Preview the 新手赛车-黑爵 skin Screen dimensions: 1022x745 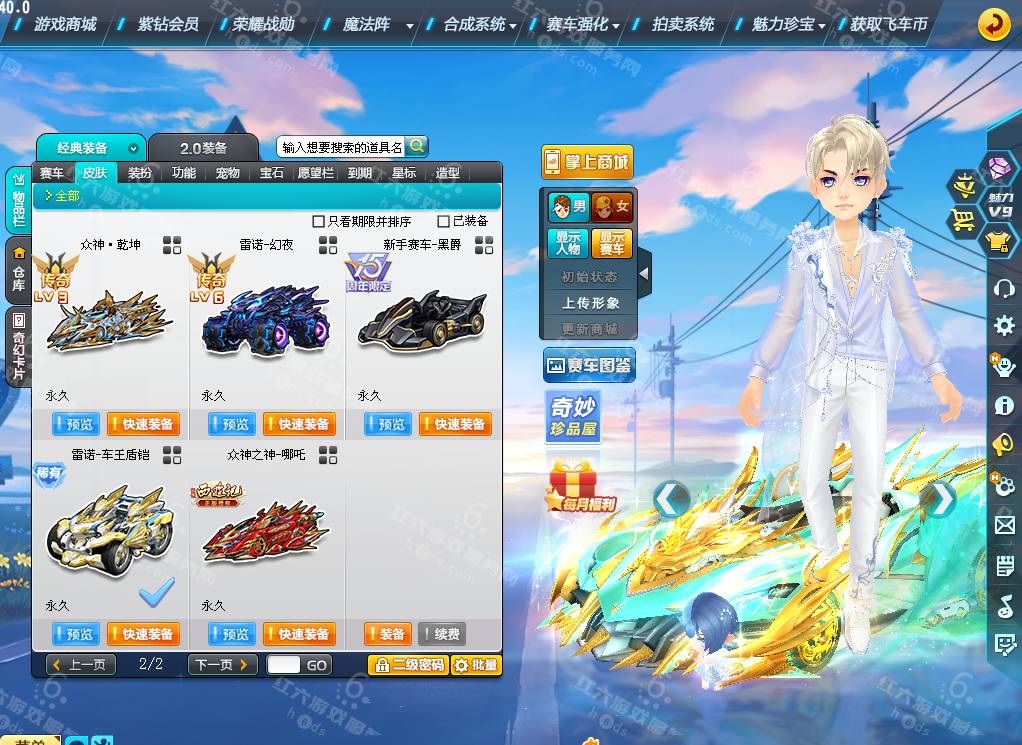[x=387, y=424]
